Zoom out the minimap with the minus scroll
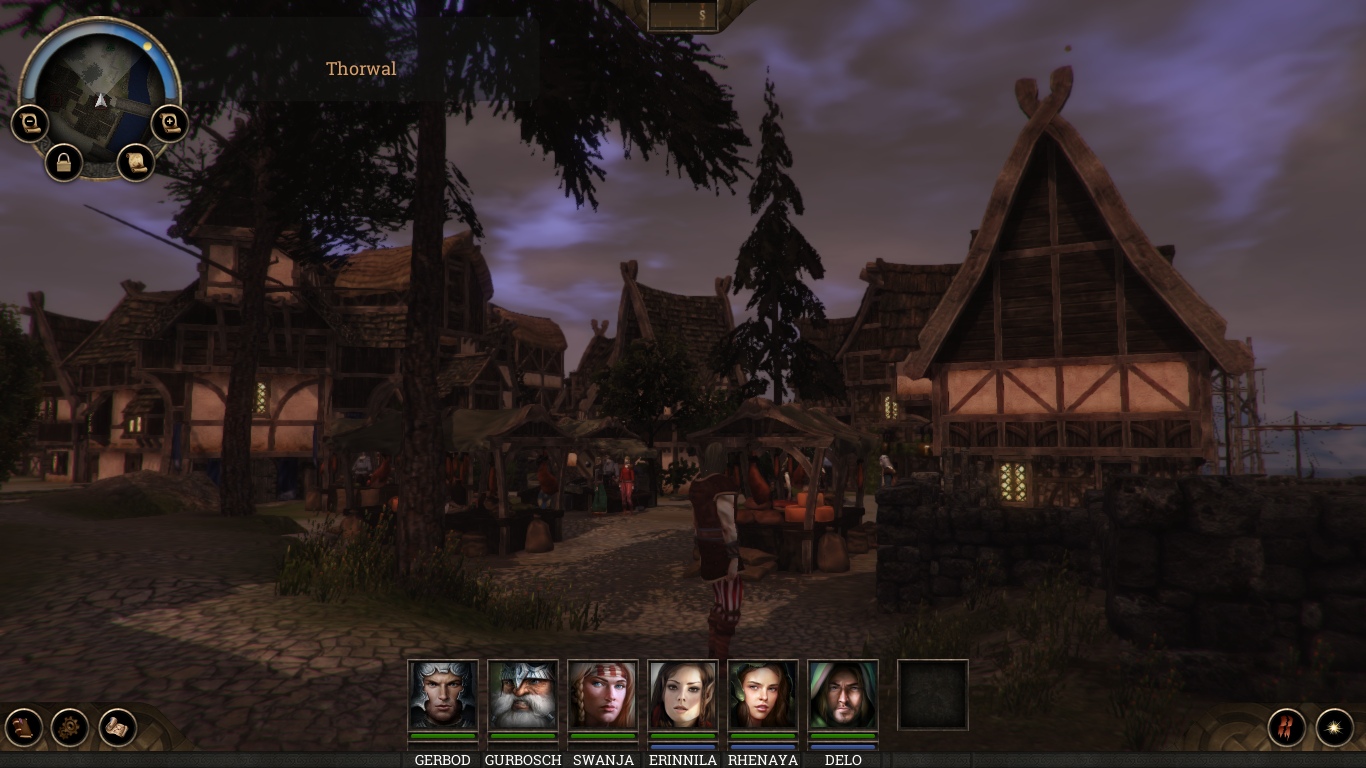The width and height of the screenshot is (1366, 768). click(x=29, y=124)
